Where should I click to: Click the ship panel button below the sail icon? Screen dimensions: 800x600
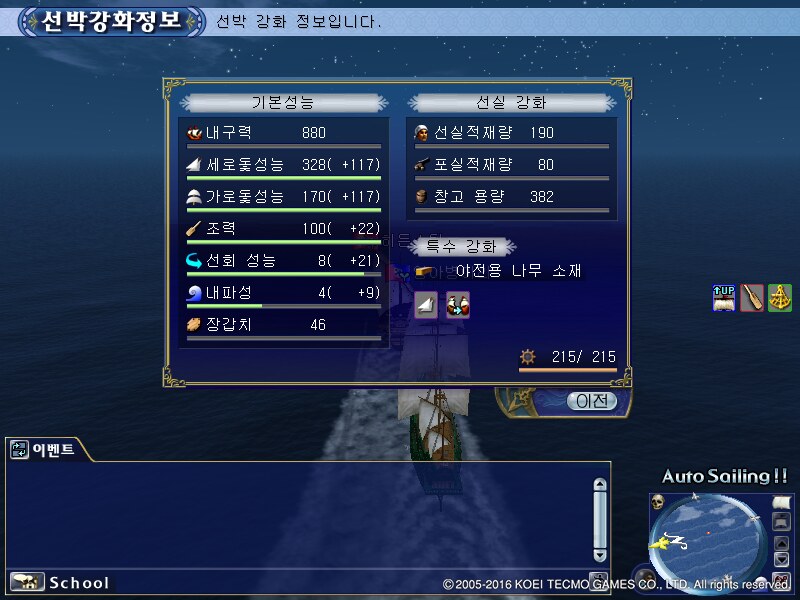(x=781, y=521)
